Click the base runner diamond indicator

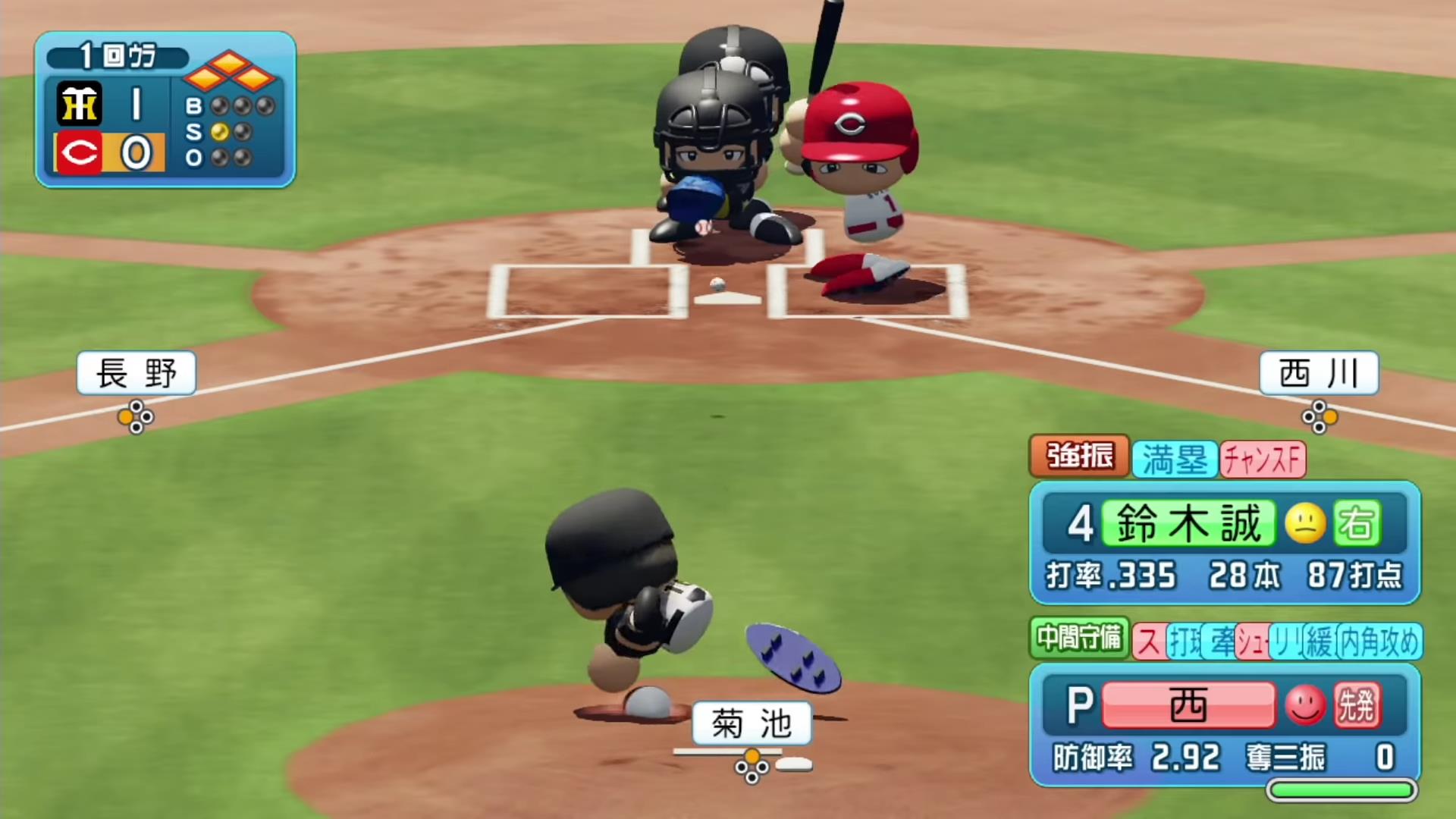[x=229, y=71]
